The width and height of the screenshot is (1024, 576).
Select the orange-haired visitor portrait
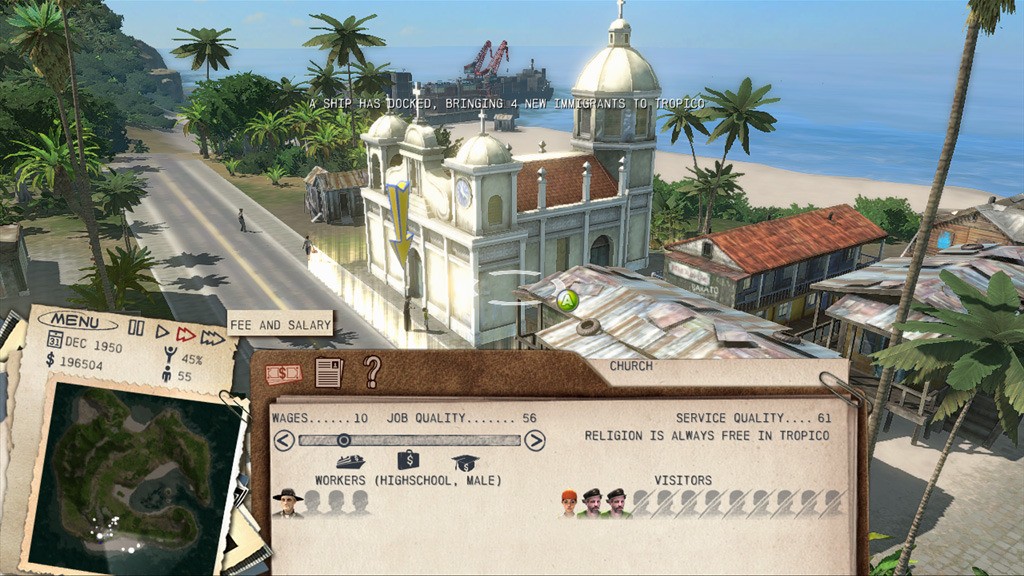pyautogui.click(x=569, y=502)
